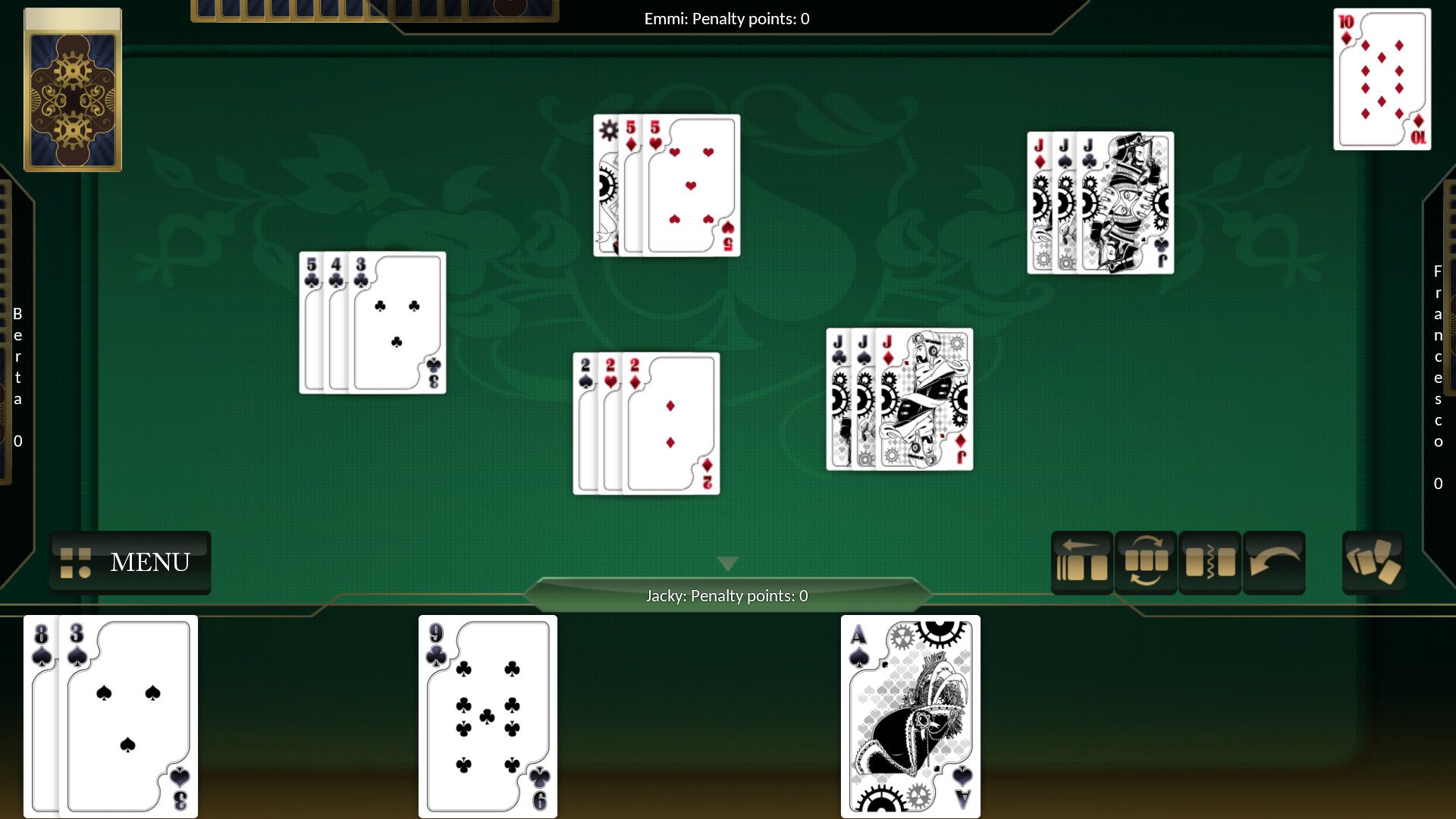1456x819 pixels.
Task: Select Francesco's name on the right edge
Action: click(x=1438, y=356)
